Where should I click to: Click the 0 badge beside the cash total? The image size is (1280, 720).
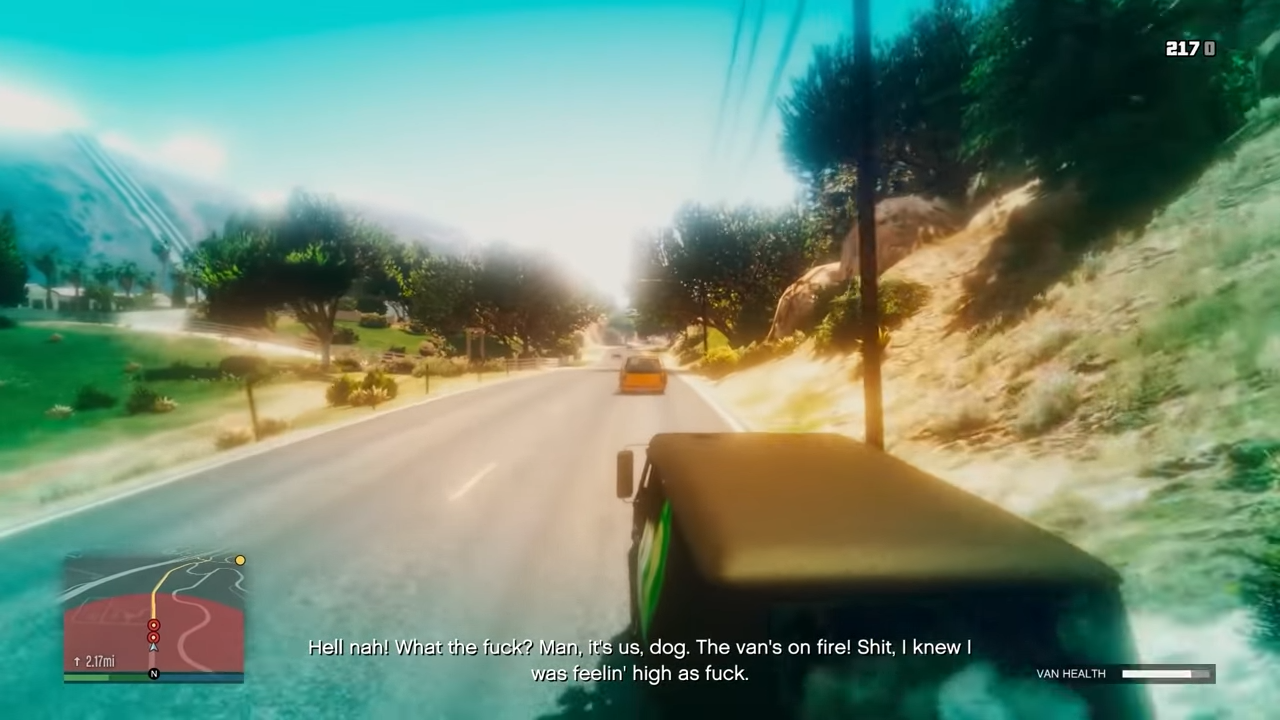(x=1207, y=47)
